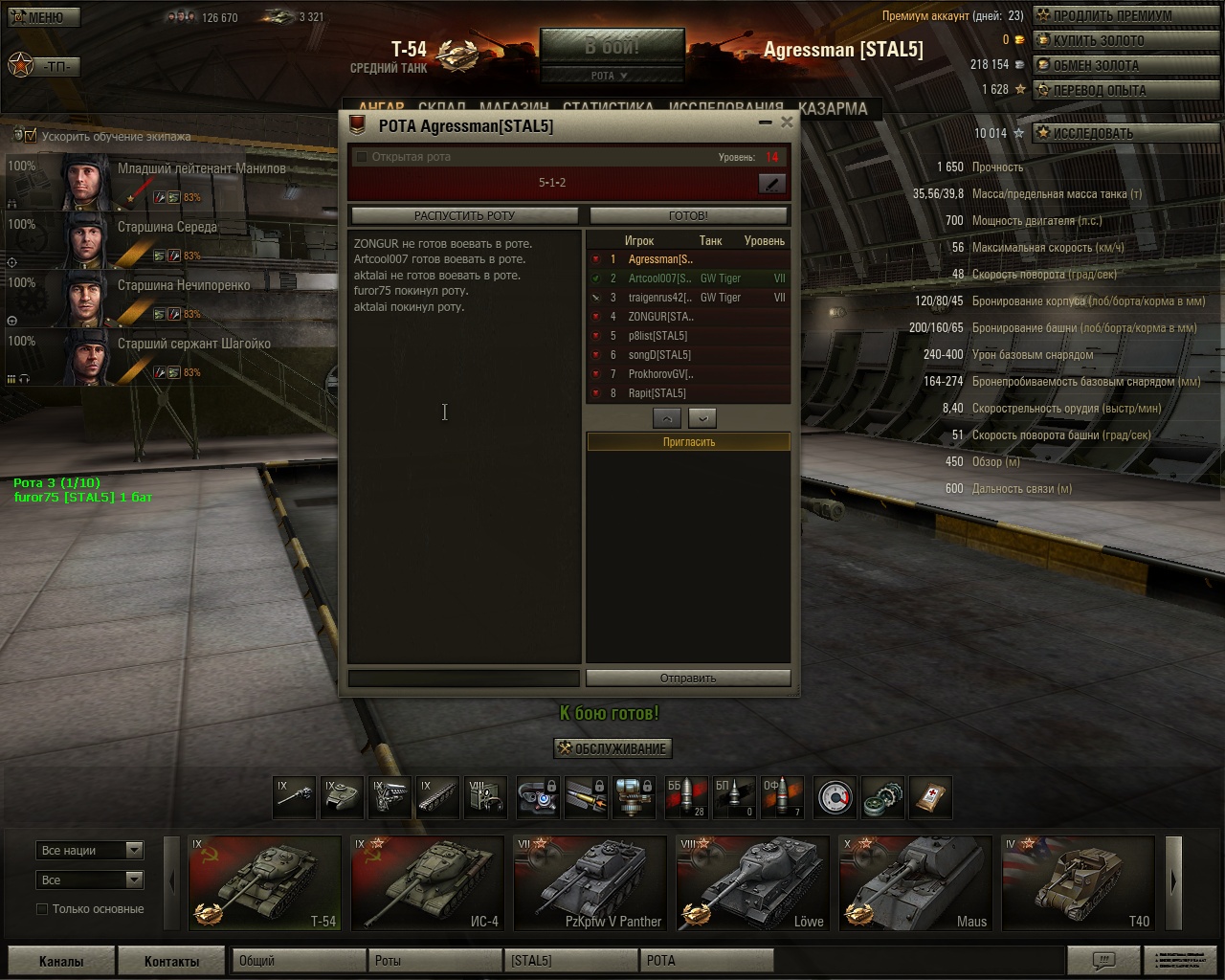Close the РОТА company window
This screenshot has width=1225, height=980.
point(787,122)
